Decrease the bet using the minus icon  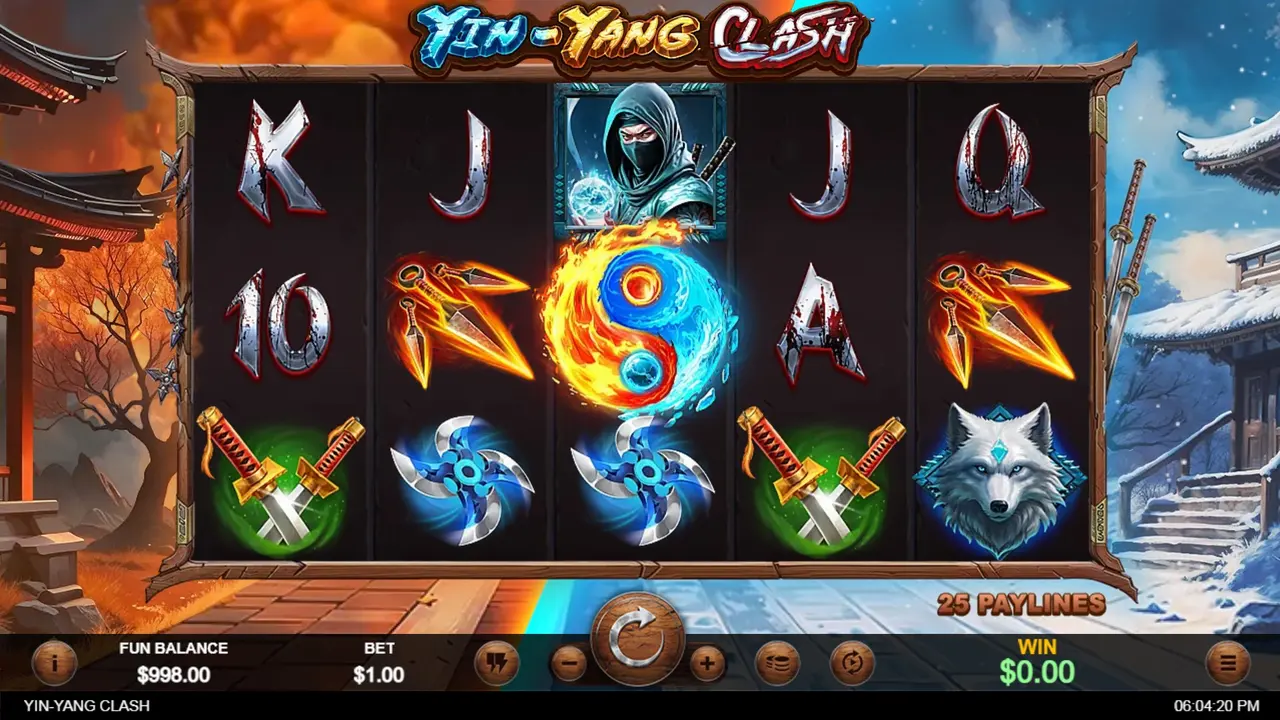click(x=567, y=661)
